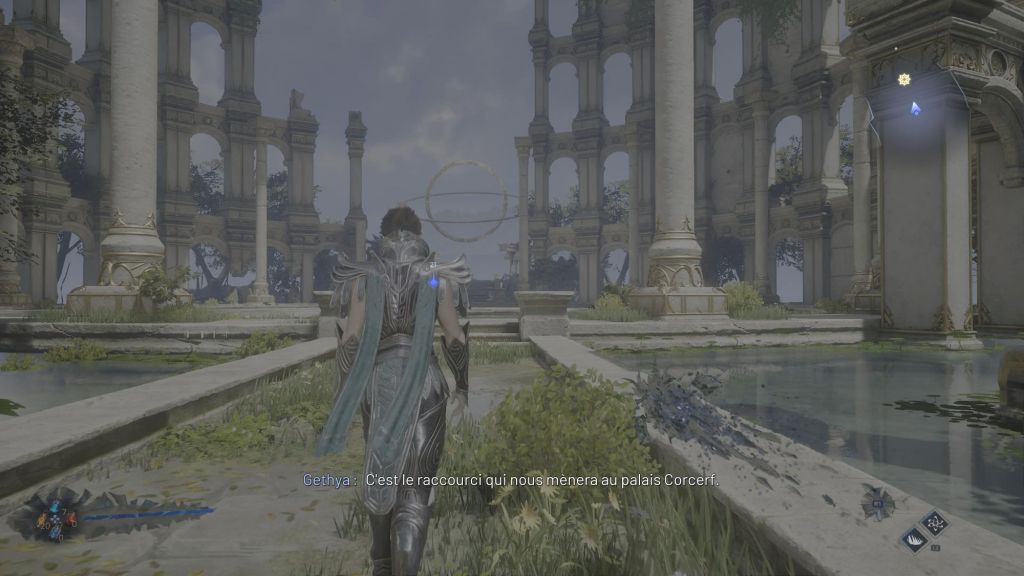Select the swirling atom-shaped skill icon
1024x576 pixels.
[935, 522]
